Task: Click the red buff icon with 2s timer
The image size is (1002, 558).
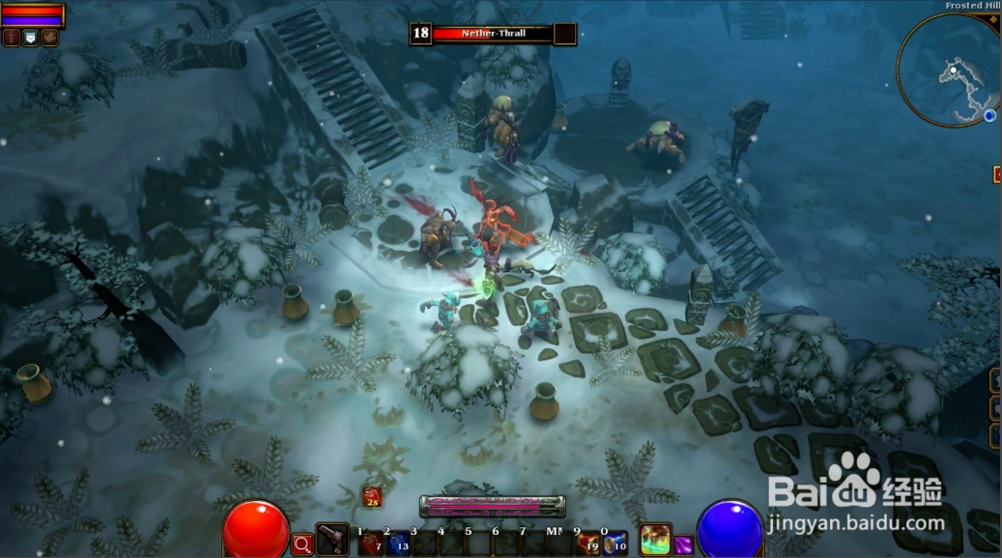Action: [x=372, y=496]
